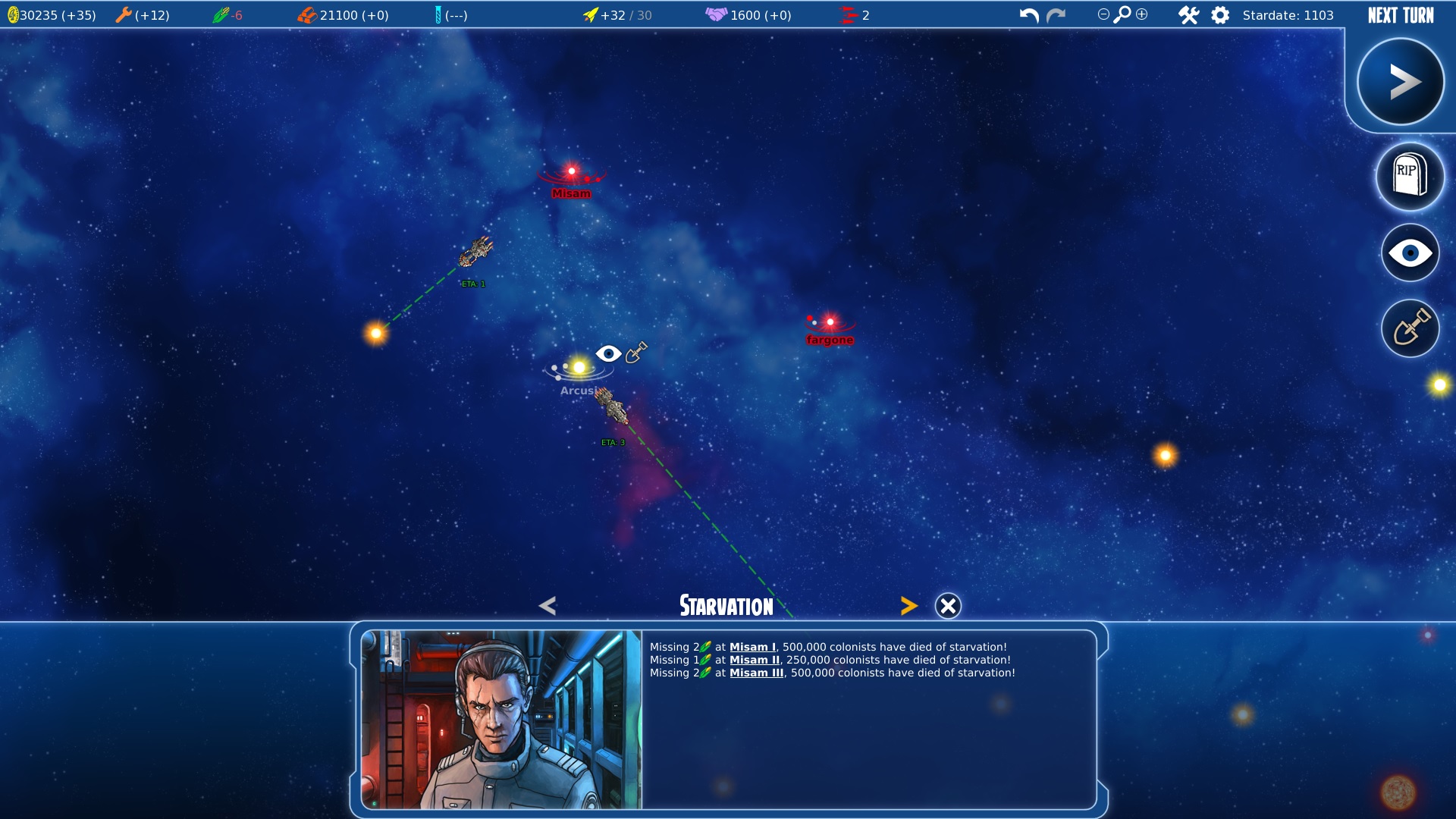The height and width of the screenshot is (819, 1456).
Task: Follow the Misam II link
Action: (x=754, y=660)
